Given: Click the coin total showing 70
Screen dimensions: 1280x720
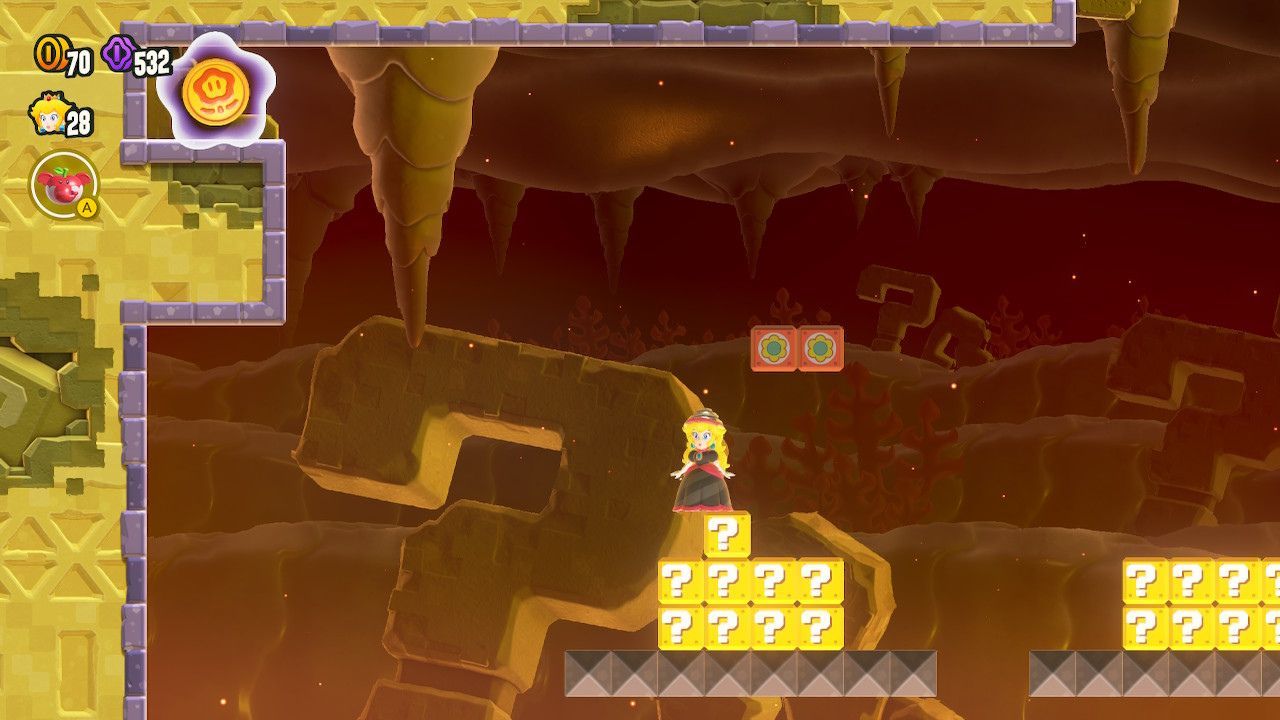Looking at the screenshot, I should (x=75, y=60).
